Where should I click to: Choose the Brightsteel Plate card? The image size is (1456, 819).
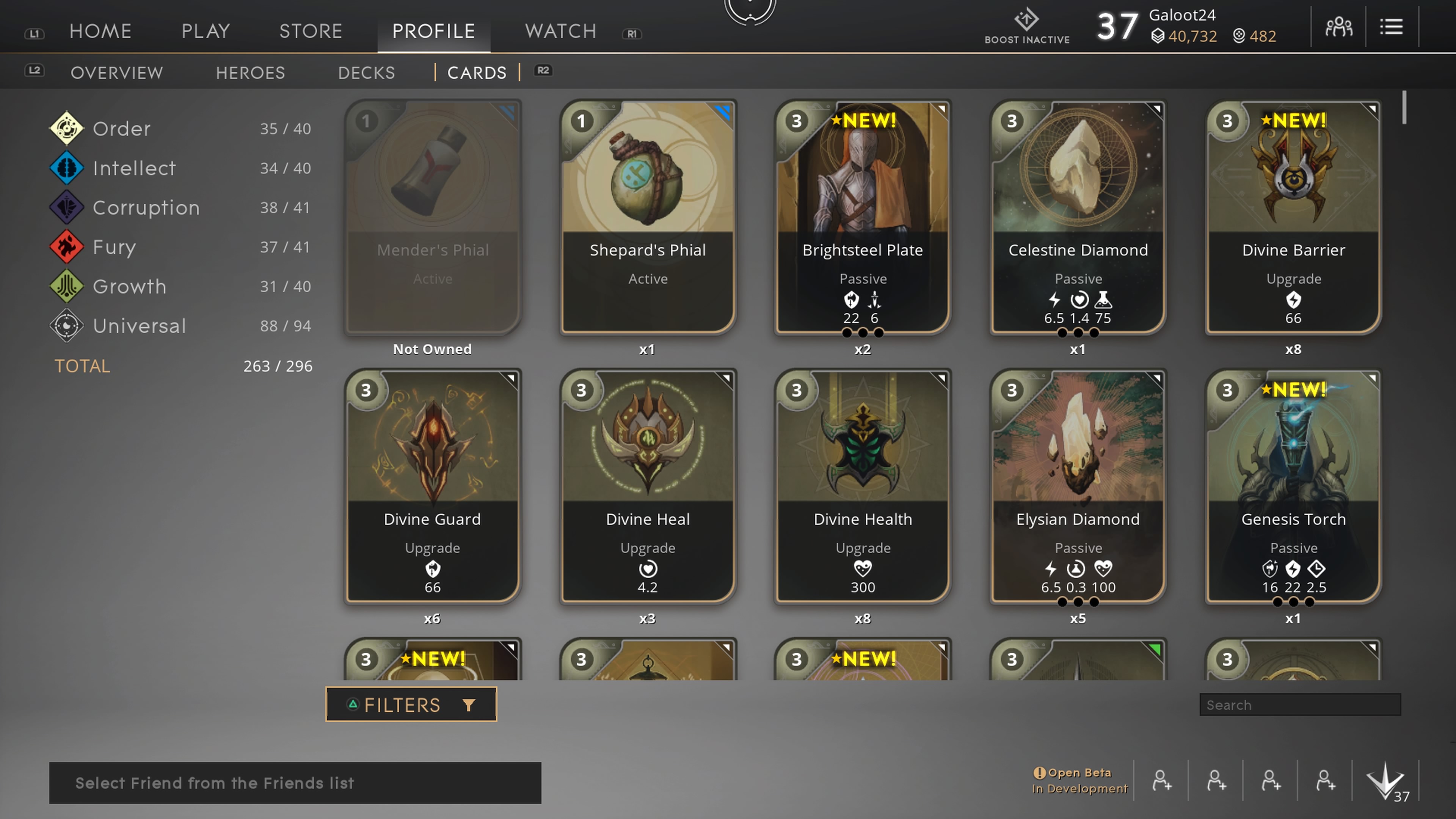863,218
